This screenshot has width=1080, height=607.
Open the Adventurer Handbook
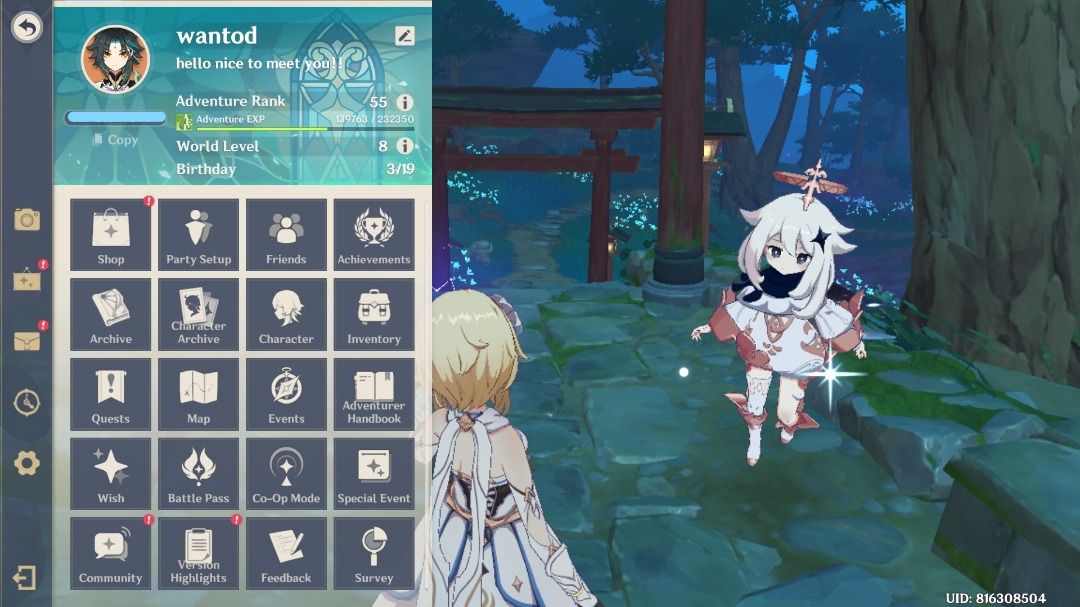[374, 394]
